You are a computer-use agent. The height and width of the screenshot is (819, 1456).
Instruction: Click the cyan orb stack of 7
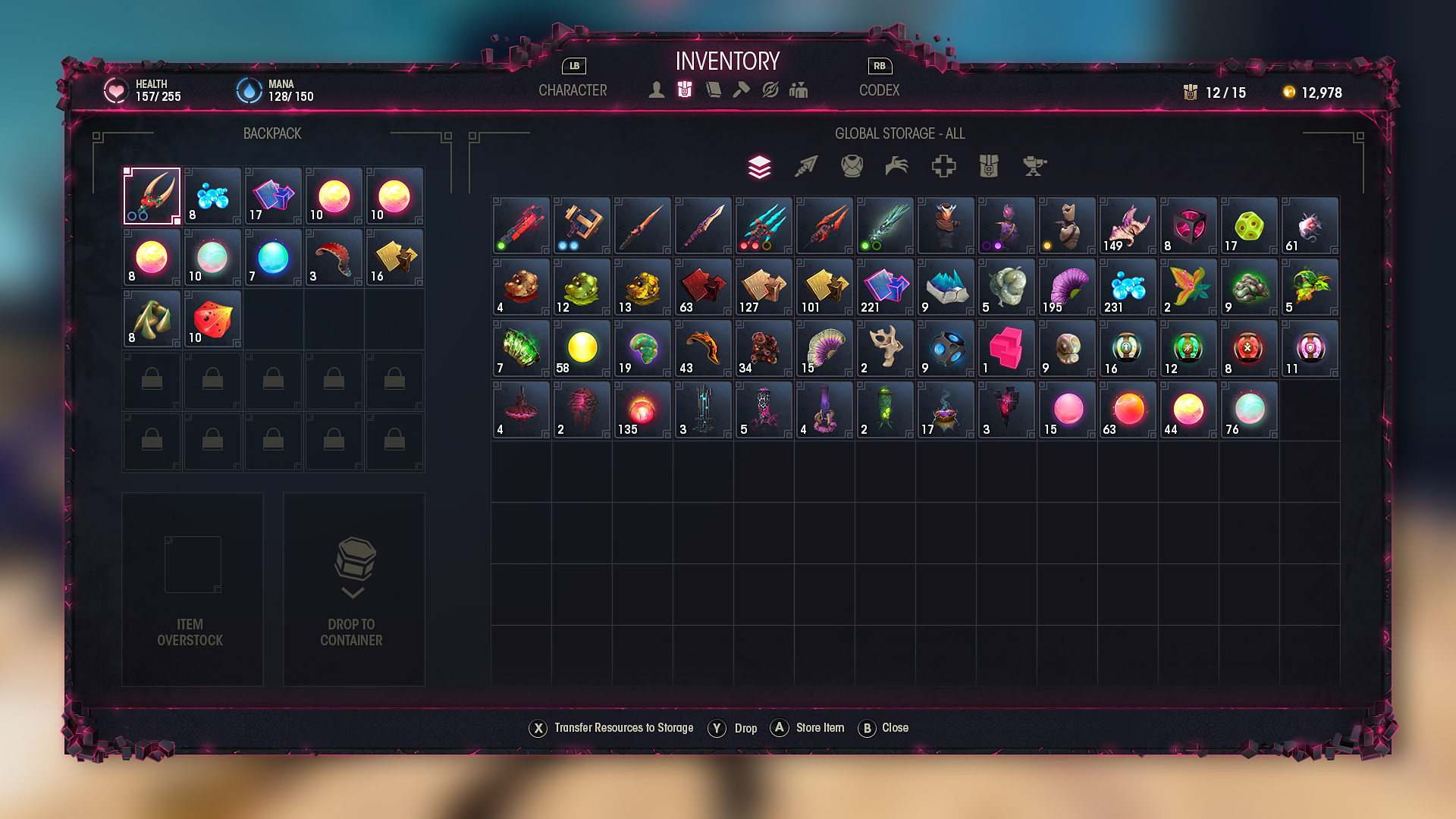pos(274,258)
